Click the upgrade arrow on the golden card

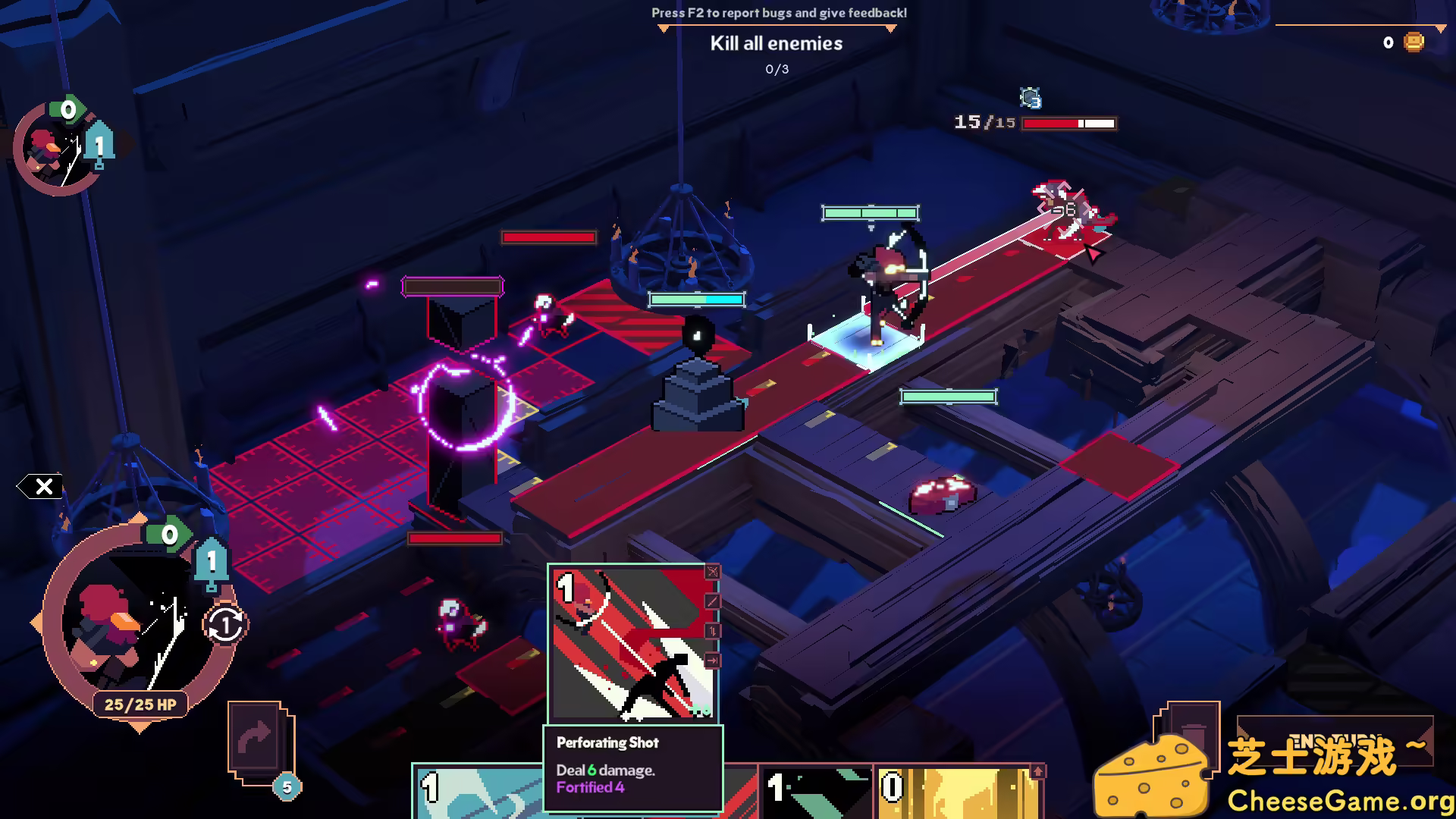pyautogui.click(x=1037, y=770)
